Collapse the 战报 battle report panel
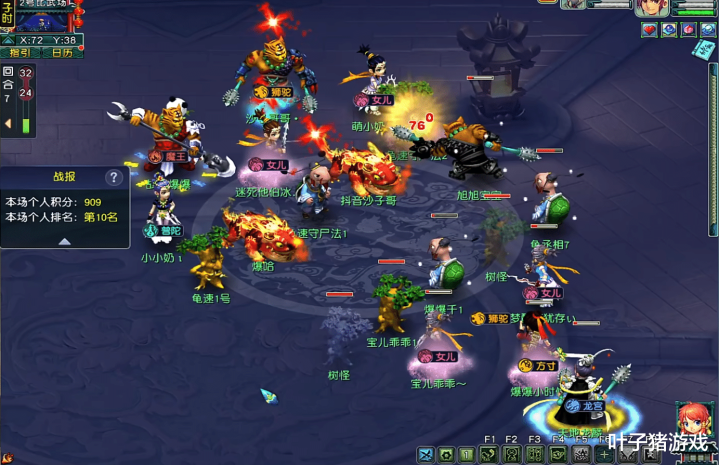Image resolution: width=719 pixels, height=465 pixels. point(64,241)
